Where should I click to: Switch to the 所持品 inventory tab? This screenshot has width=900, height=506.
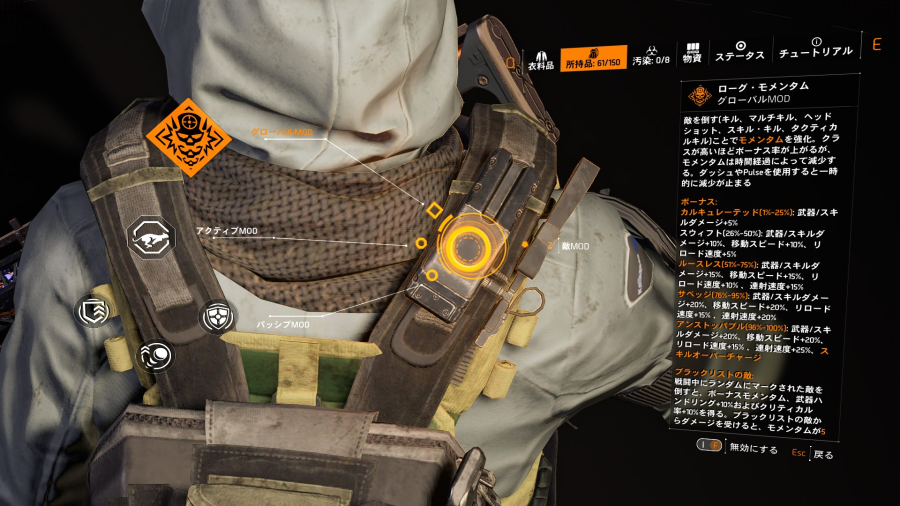[x=593, y=58]
